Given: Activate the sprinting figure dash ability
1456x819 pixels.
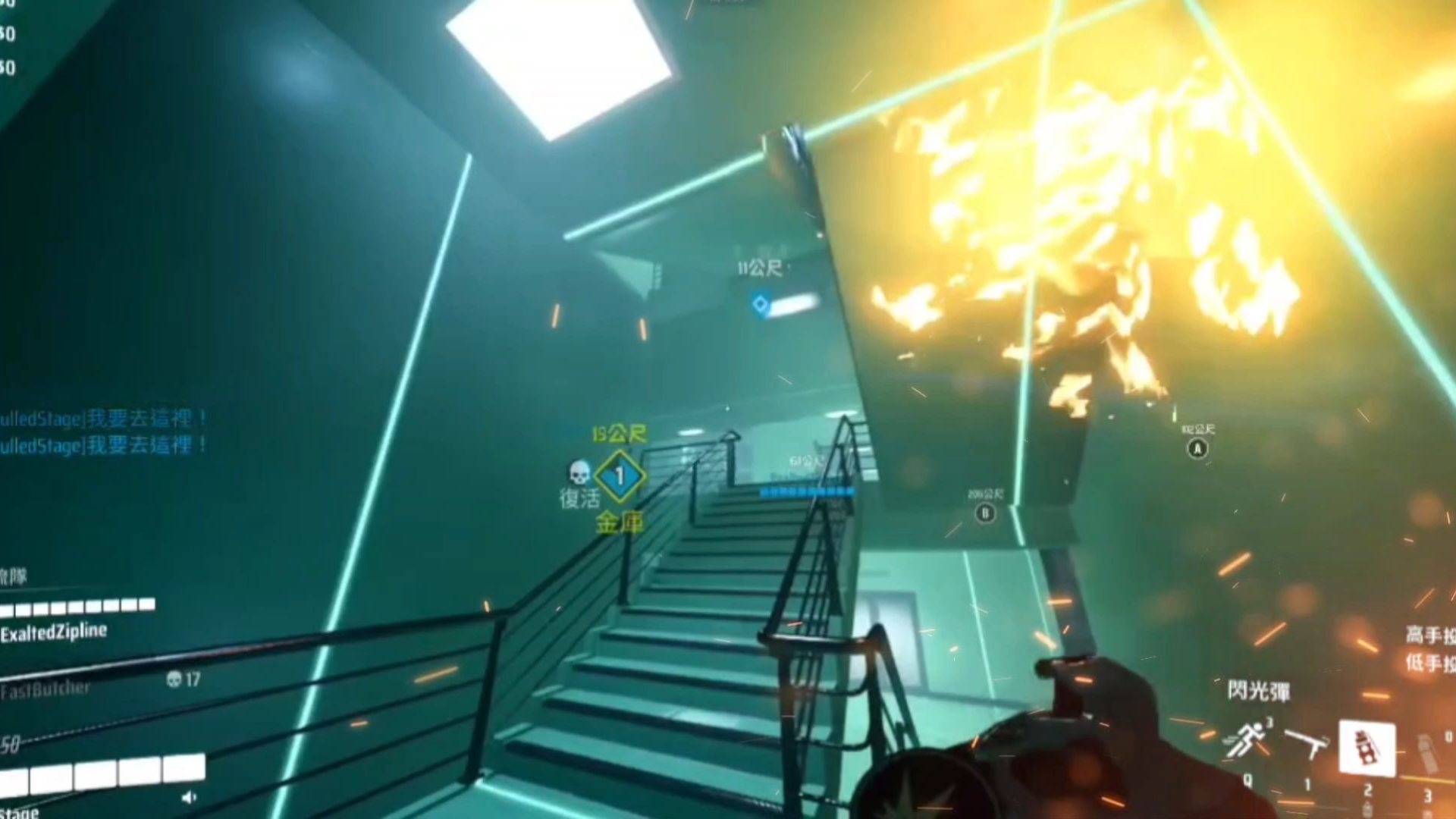Looking at the screenshot, I should 1247,740.
